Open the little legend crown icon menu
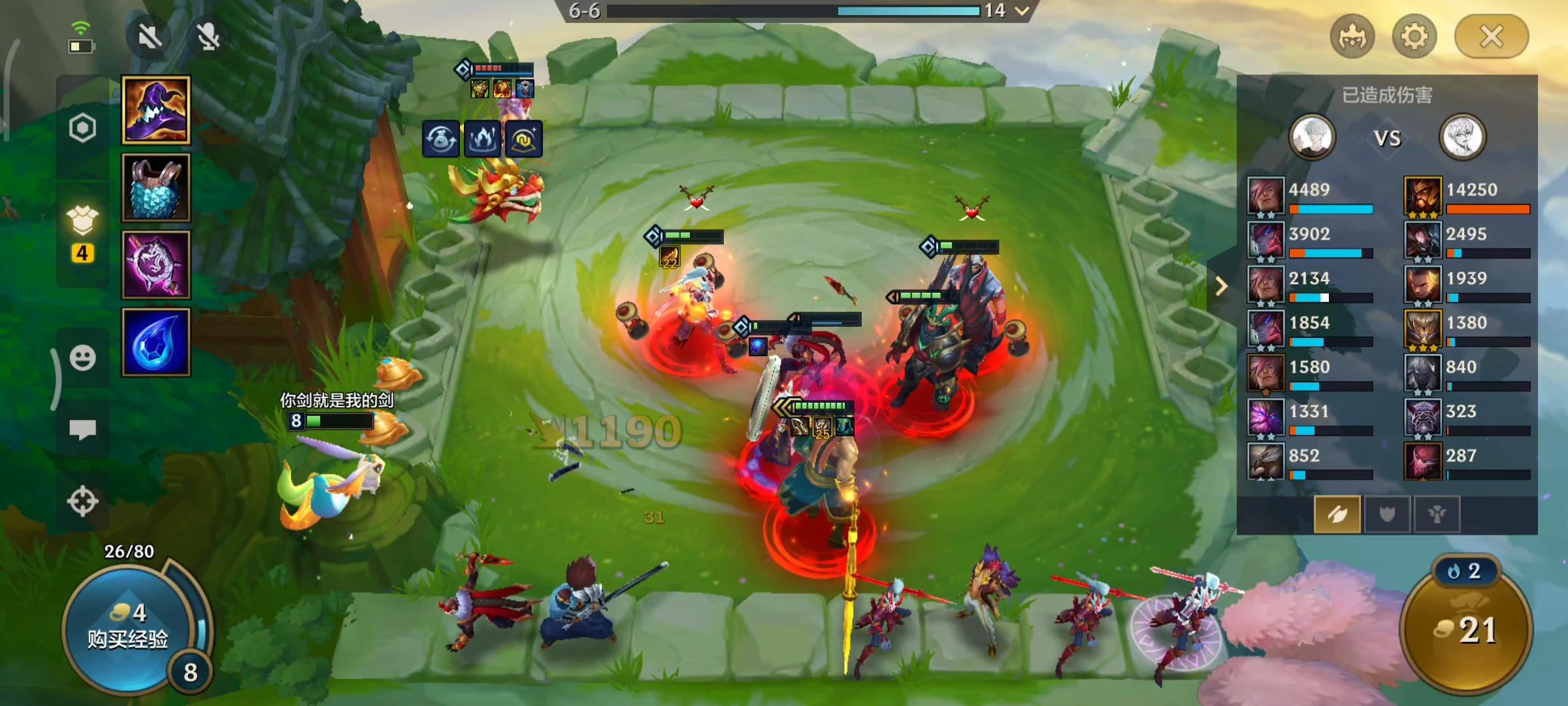This screenshot has width=1568, height=706. pyautogui.click(x=1352, y=37)
